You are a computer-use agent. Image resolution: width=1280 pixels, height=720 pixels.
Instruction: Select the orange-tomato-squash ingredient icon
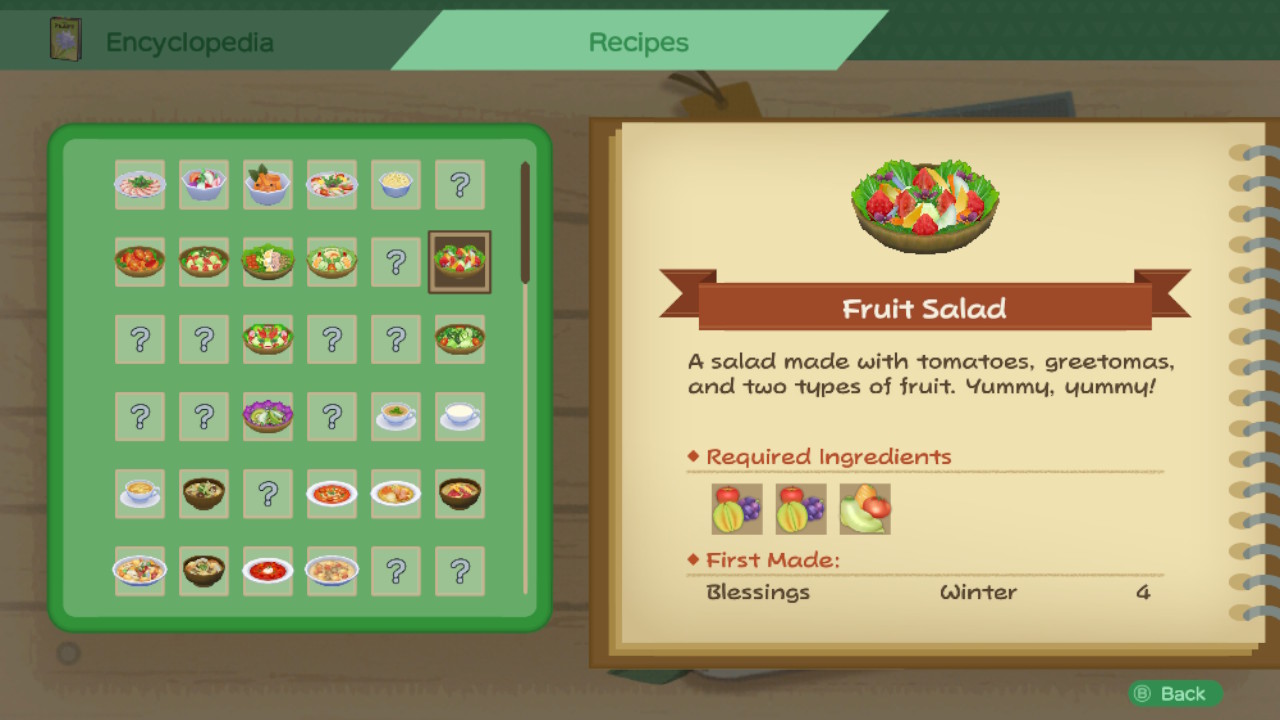(x=864, y=509)
